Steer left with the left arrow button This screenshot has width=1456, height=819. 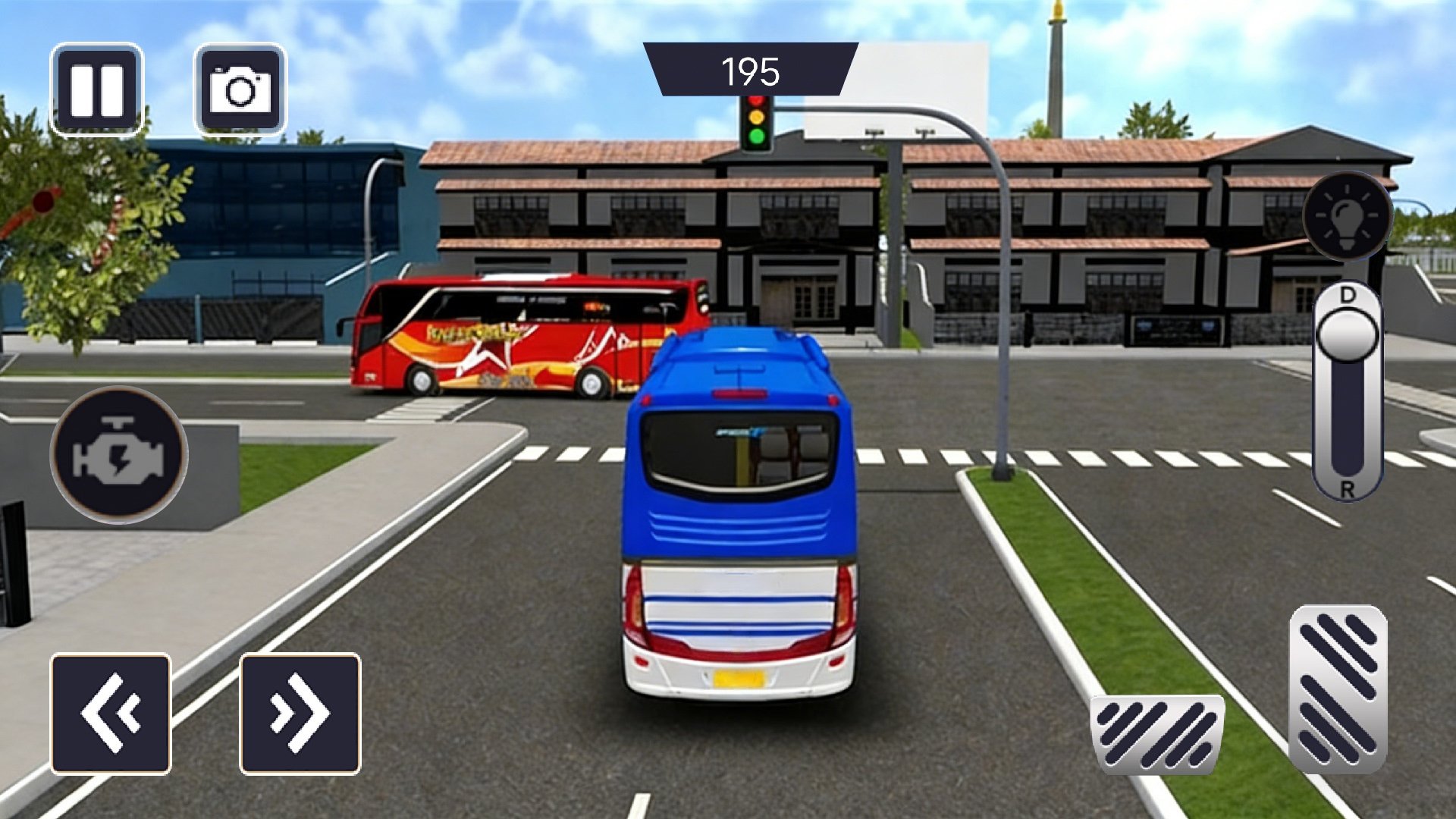click(111, 714)
